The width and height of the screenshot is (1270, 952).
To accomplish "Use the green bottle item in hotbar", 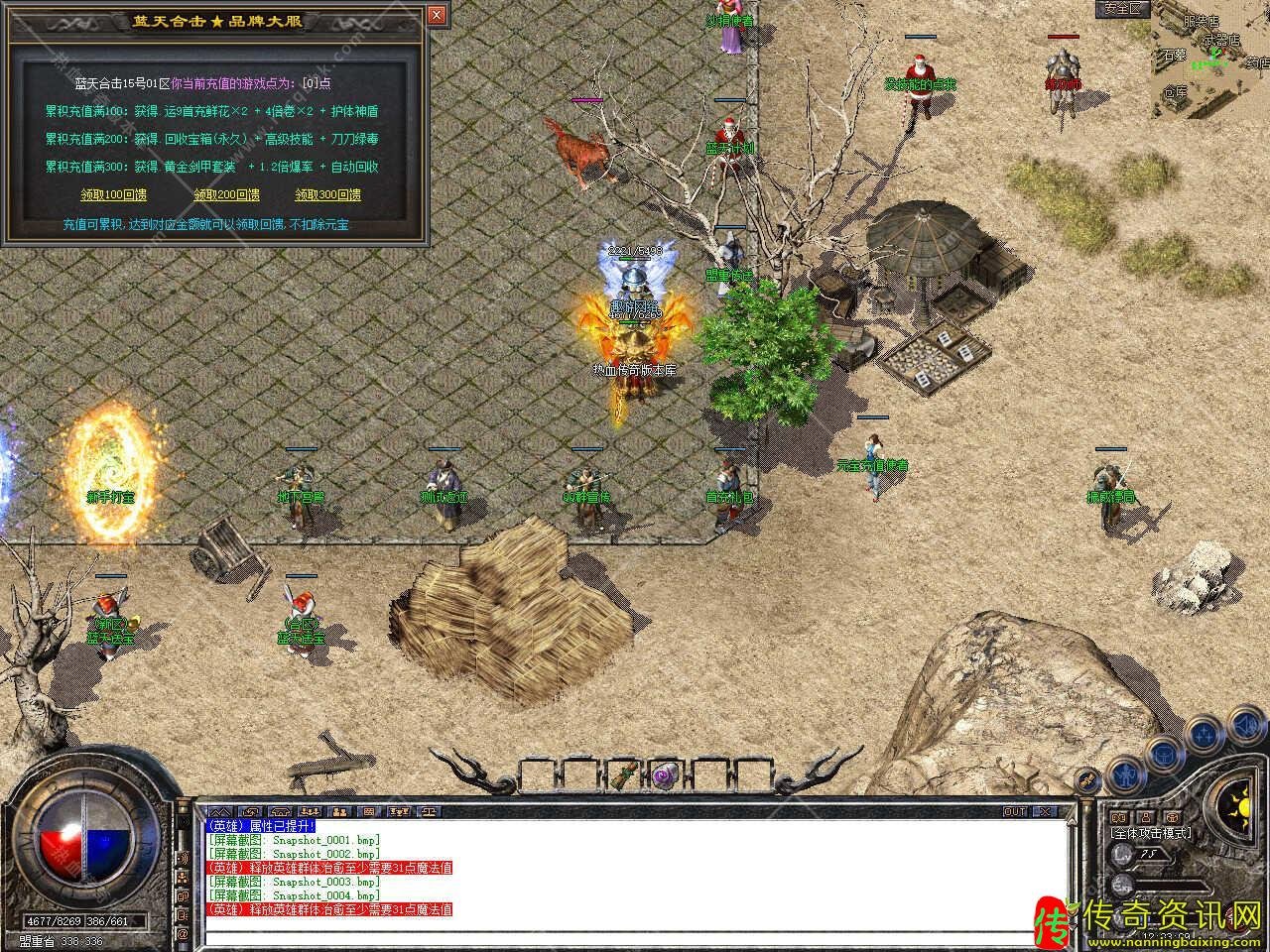I will click(624, 773).
